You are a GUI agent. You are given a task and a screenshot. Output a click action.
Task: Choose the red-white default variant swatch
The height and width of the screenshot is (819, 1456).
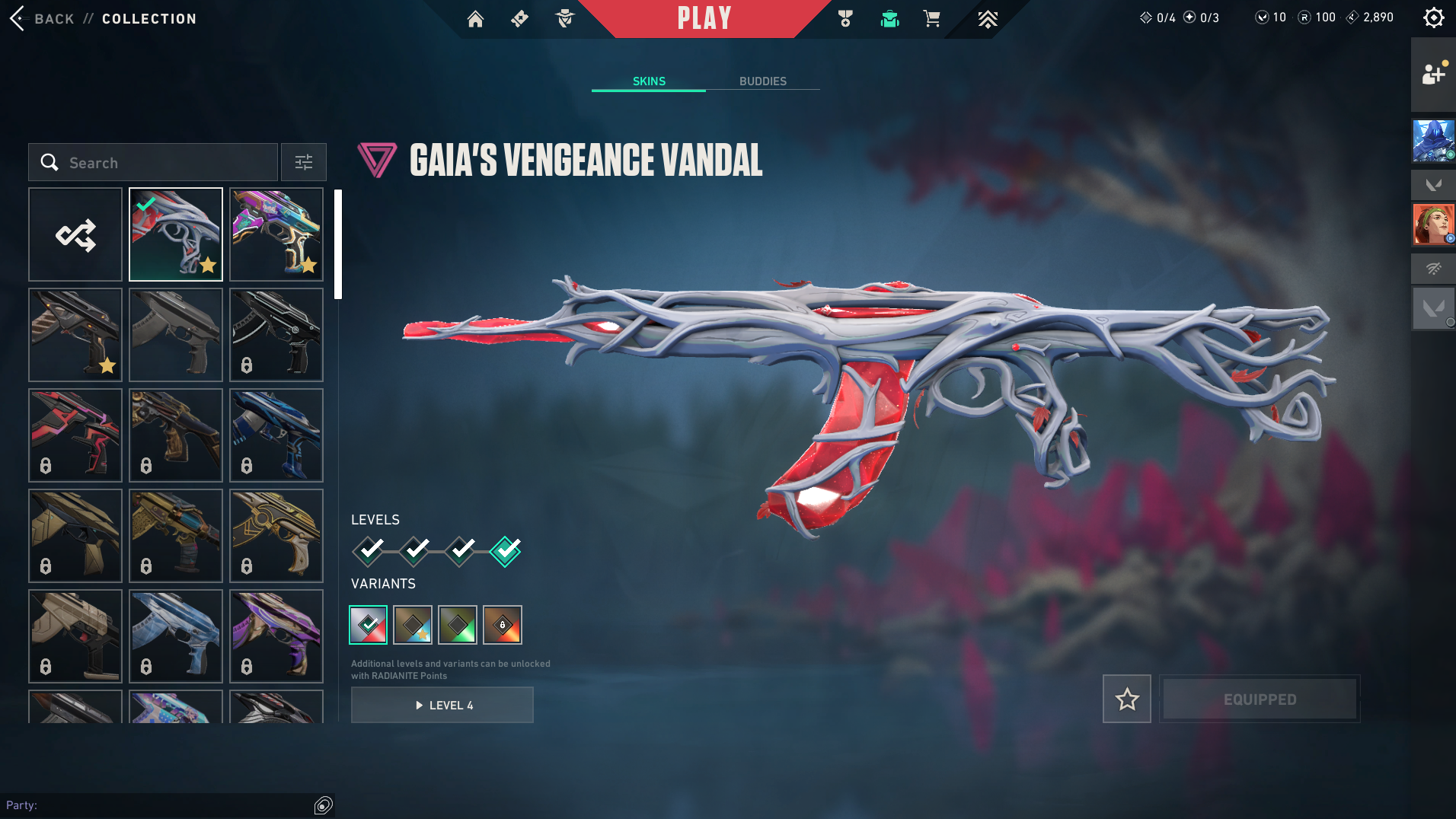point(369,625)
